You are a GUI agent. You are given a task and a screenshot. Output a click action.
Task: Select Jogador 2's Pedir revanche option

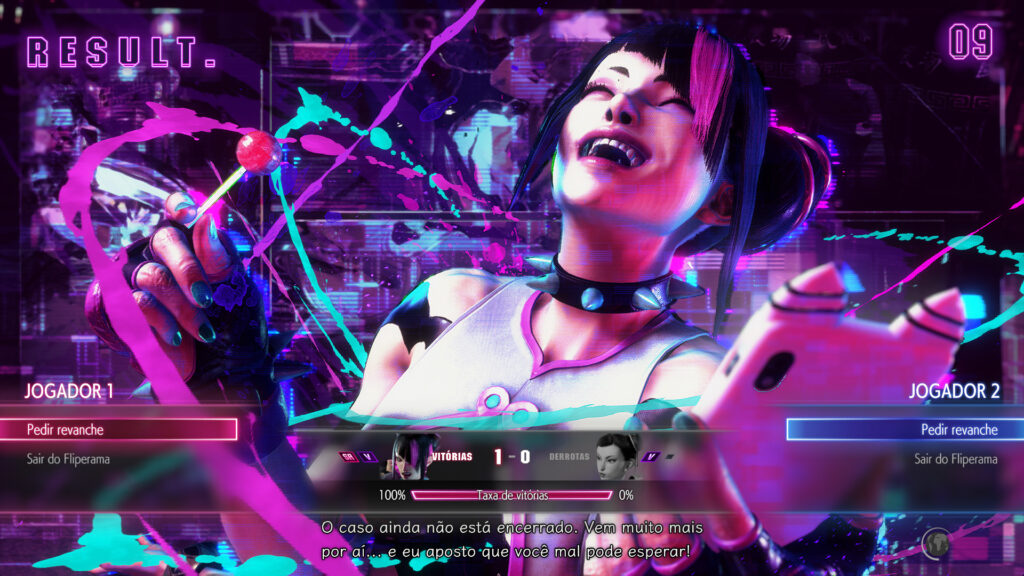click(905, 430)
